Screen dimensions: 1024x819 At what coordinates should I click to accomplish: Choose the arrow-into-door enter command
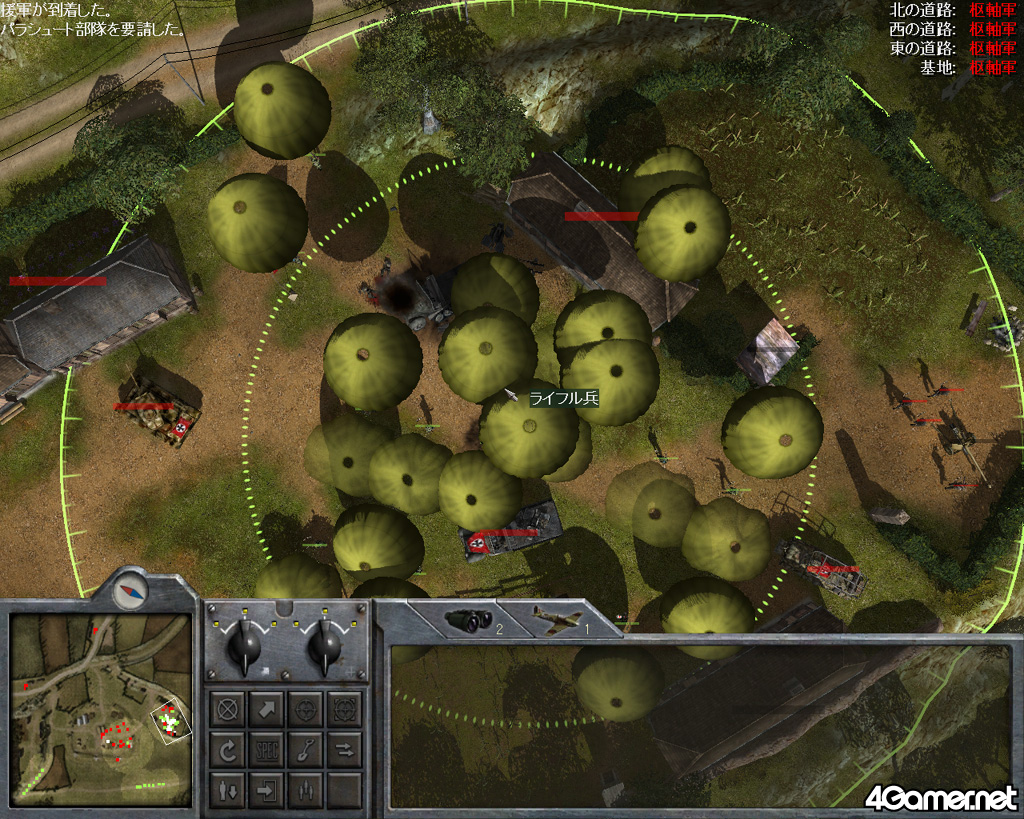tap(267, 789)
